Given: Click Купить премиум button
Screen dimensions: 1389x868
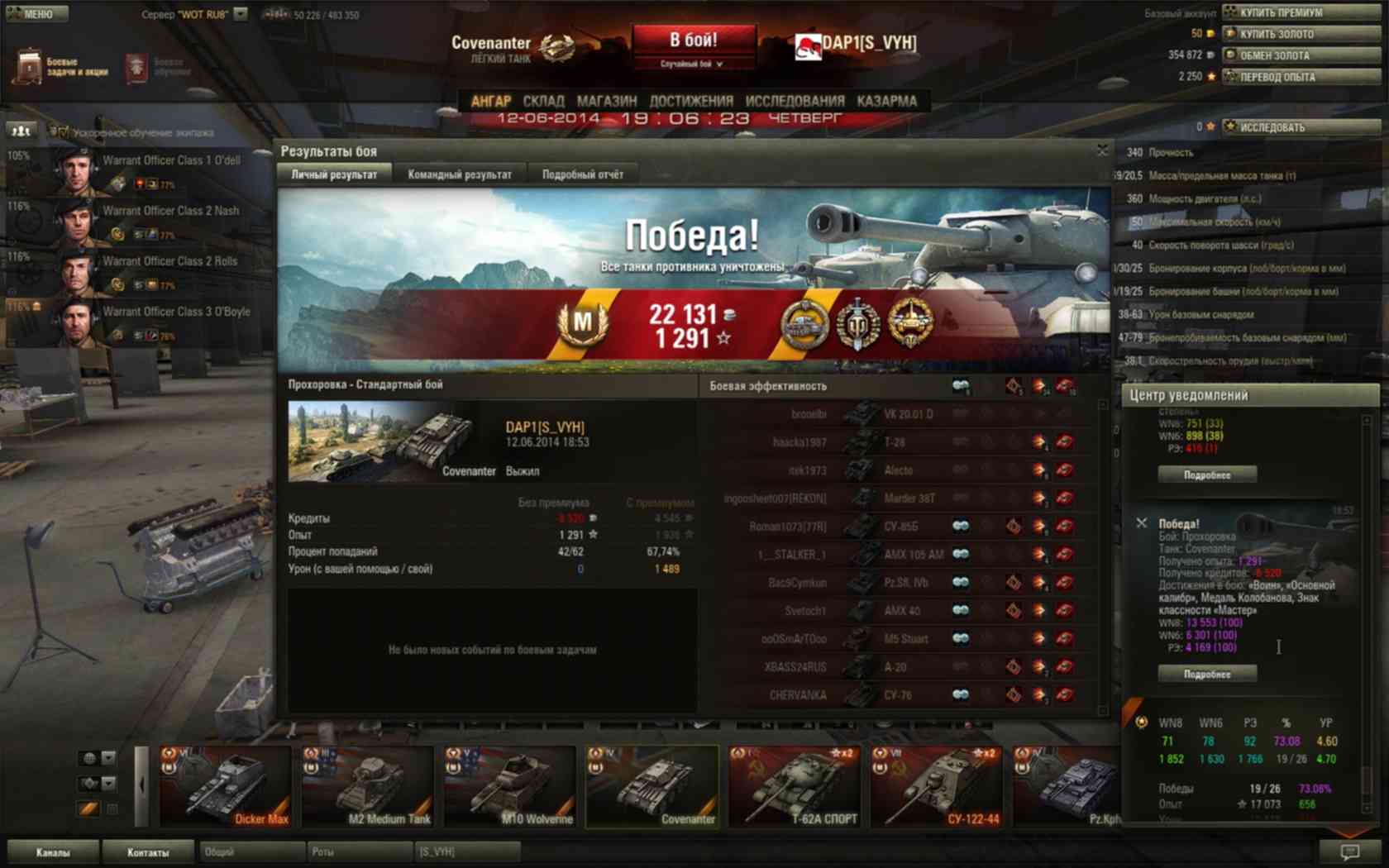Looking at the screenshot, I should 1301,12.
